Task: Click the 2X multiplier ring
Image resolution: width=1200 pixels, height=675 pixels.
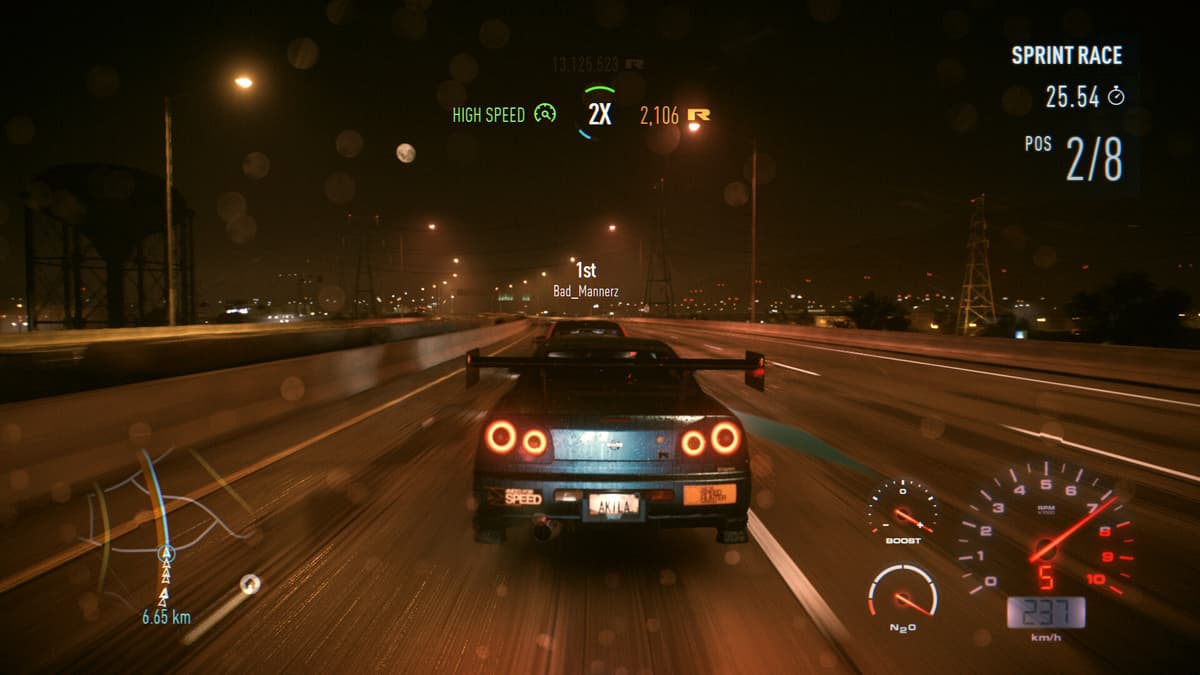Action: [x=599, y=113]
